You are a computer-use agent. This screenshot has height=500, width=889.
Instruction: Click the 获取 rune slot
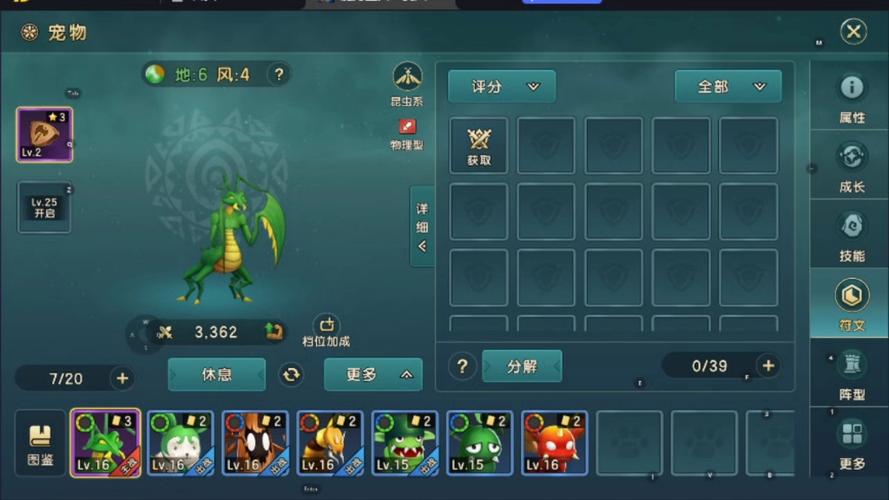pyautogui.click(x=479, y=146)
